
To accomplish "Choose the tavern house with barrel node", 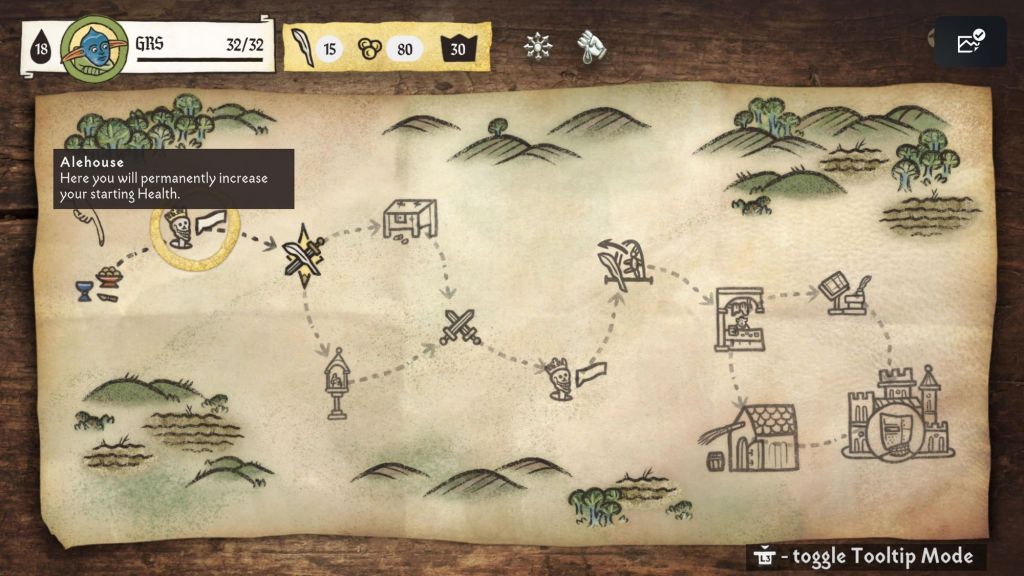I will 758,438.
